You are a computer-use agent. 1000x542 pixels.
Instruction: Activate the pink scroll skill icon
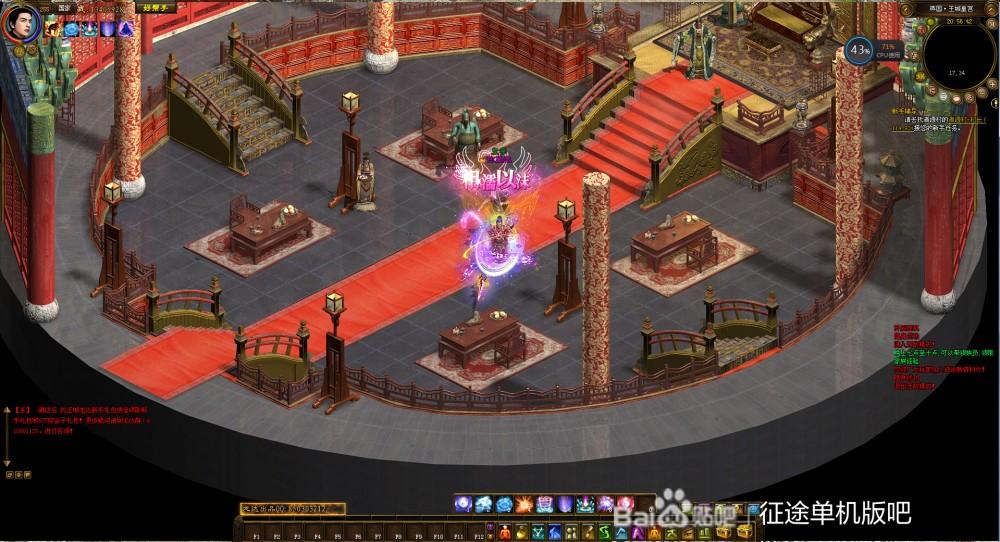tap(545, 503)
